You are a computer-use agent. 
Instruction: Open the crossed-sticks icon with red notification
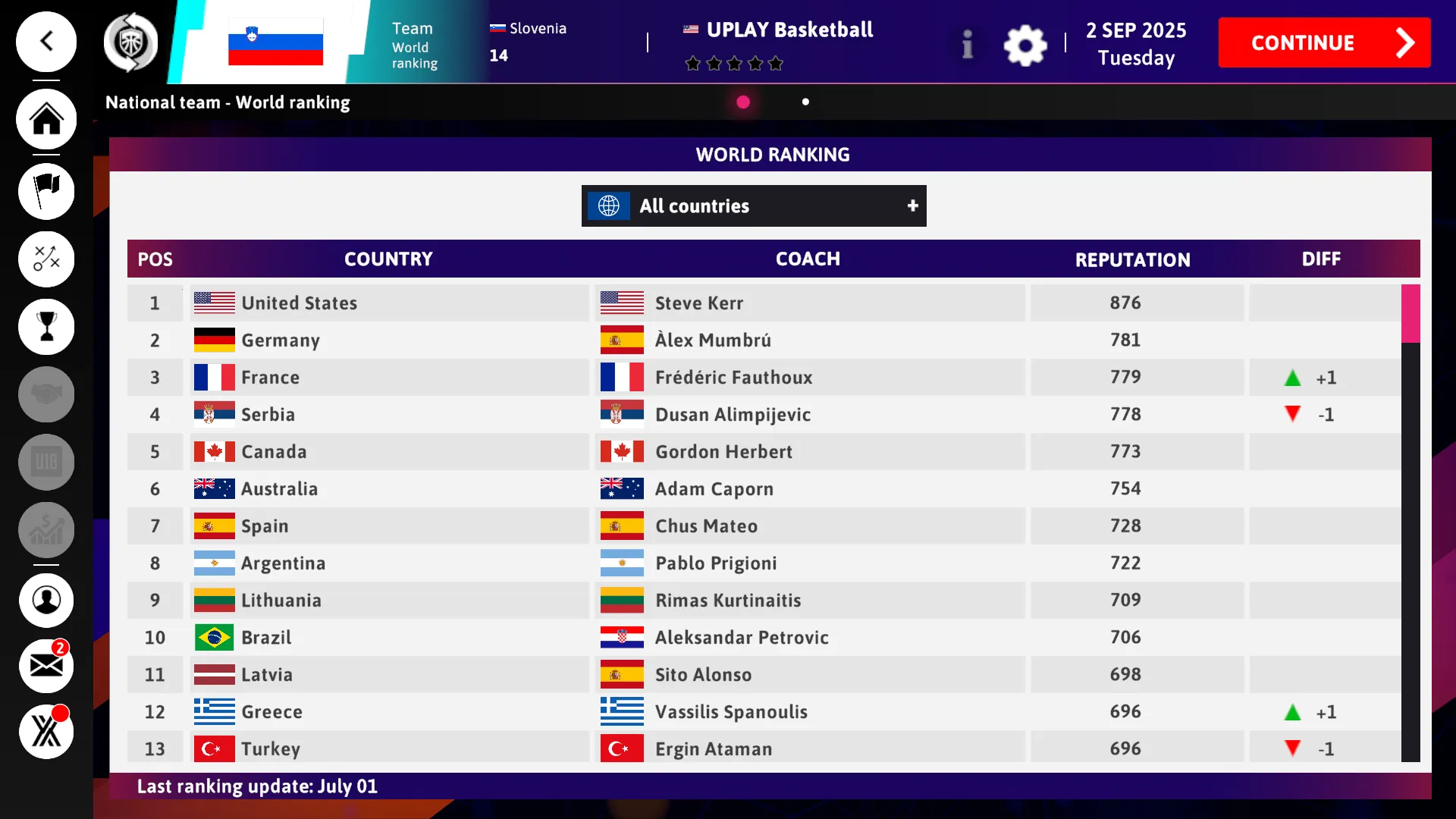45,730
